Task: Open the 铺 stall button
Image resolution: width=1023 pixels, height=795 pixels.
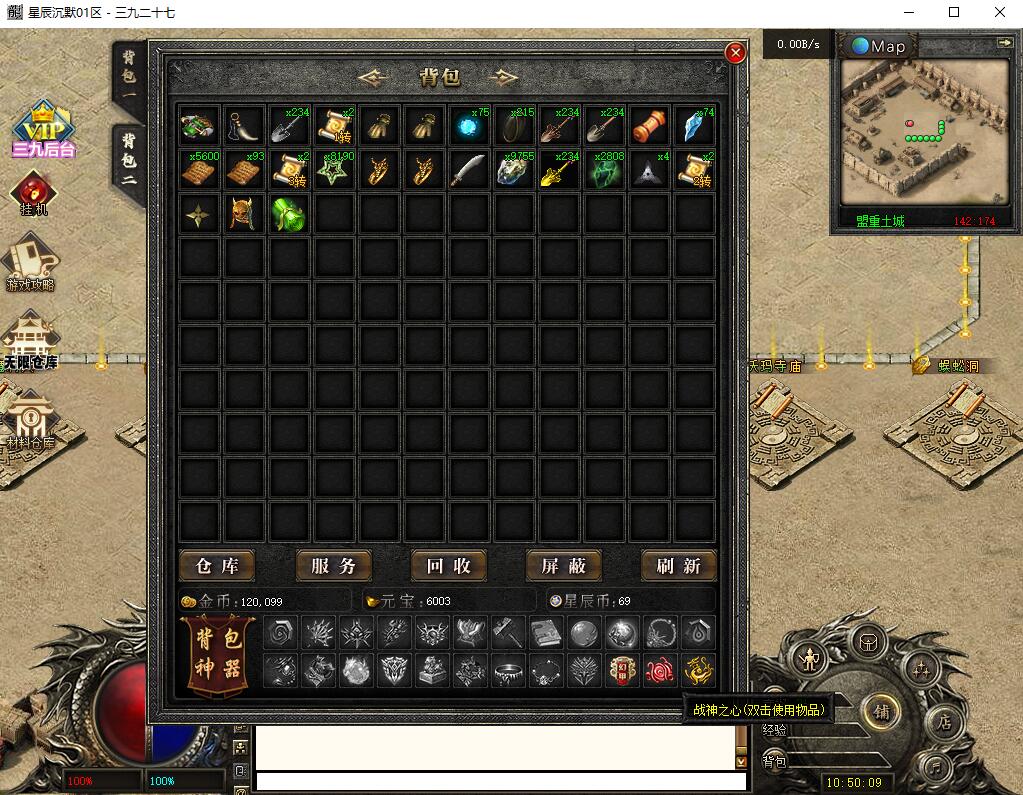Action: point(882,711)
